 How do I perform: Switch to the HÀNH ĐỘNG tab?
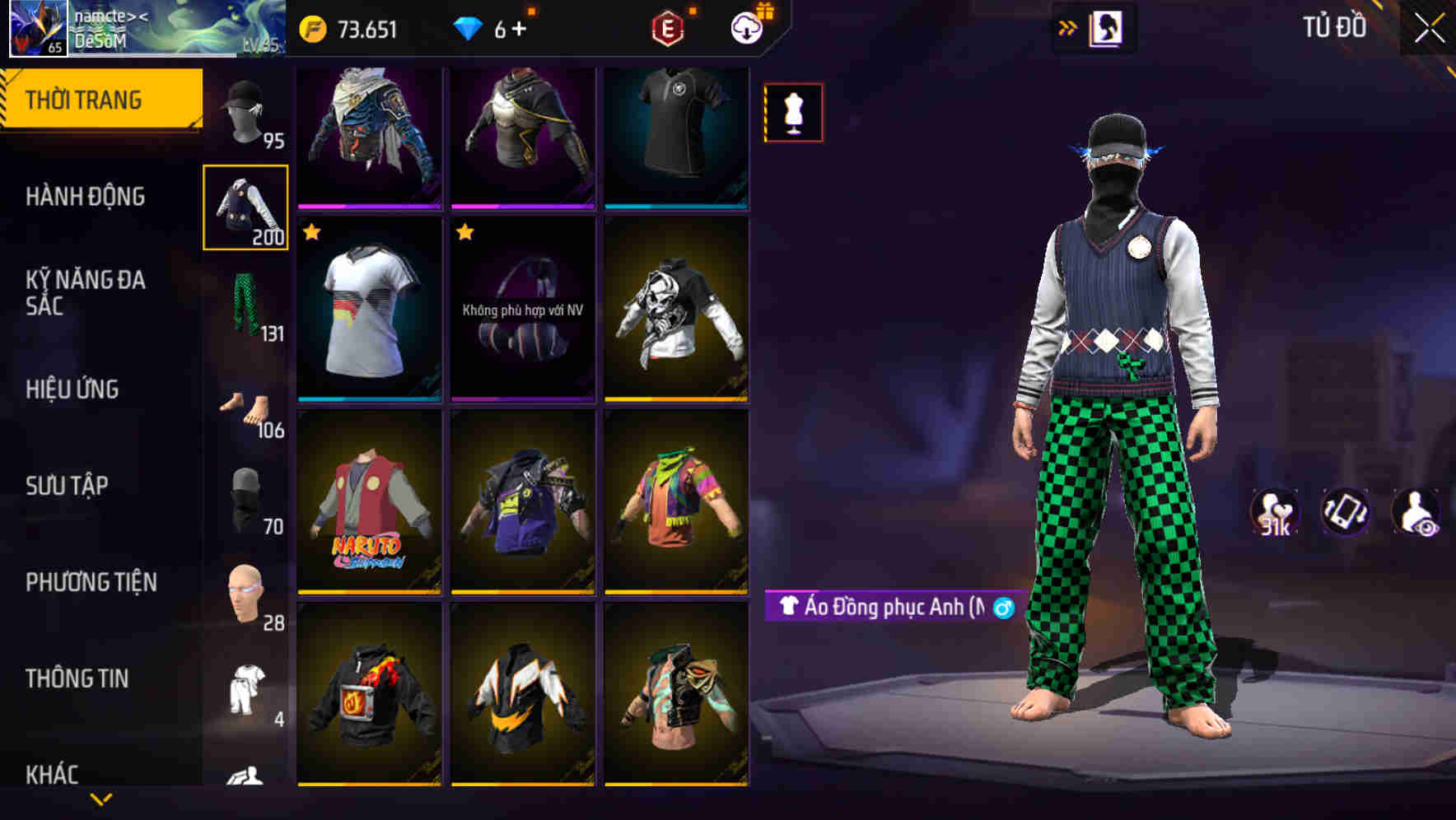click(85, 197)
